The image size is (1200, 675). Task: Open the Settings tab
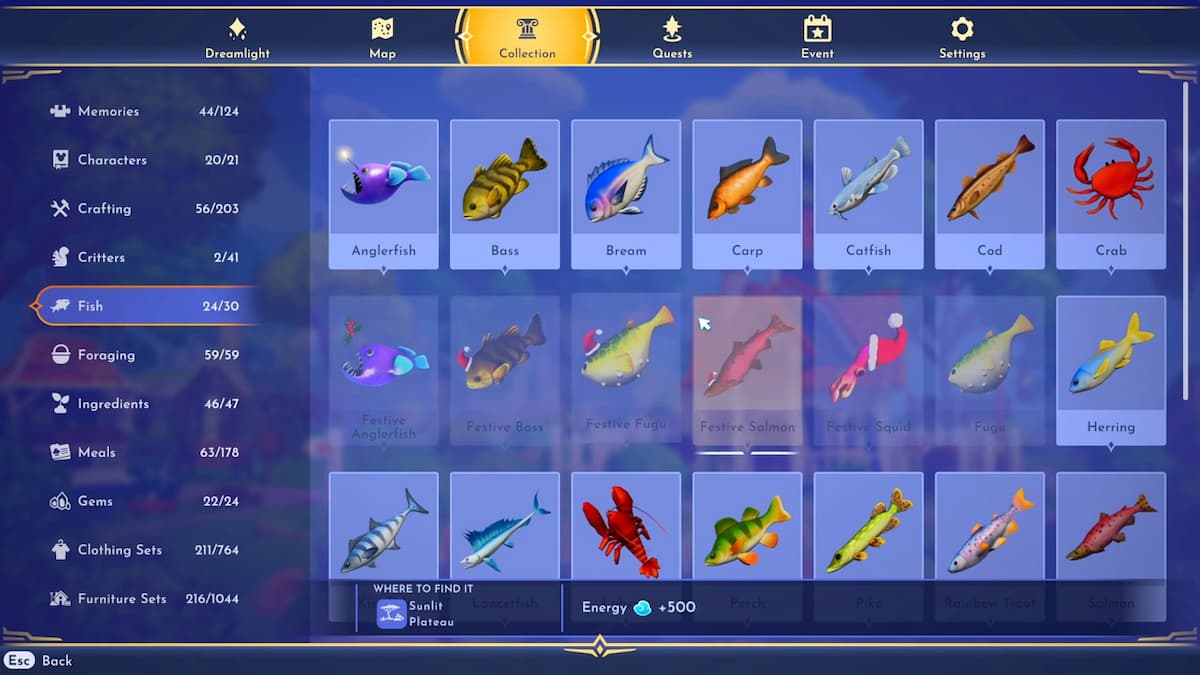point(962,38)
